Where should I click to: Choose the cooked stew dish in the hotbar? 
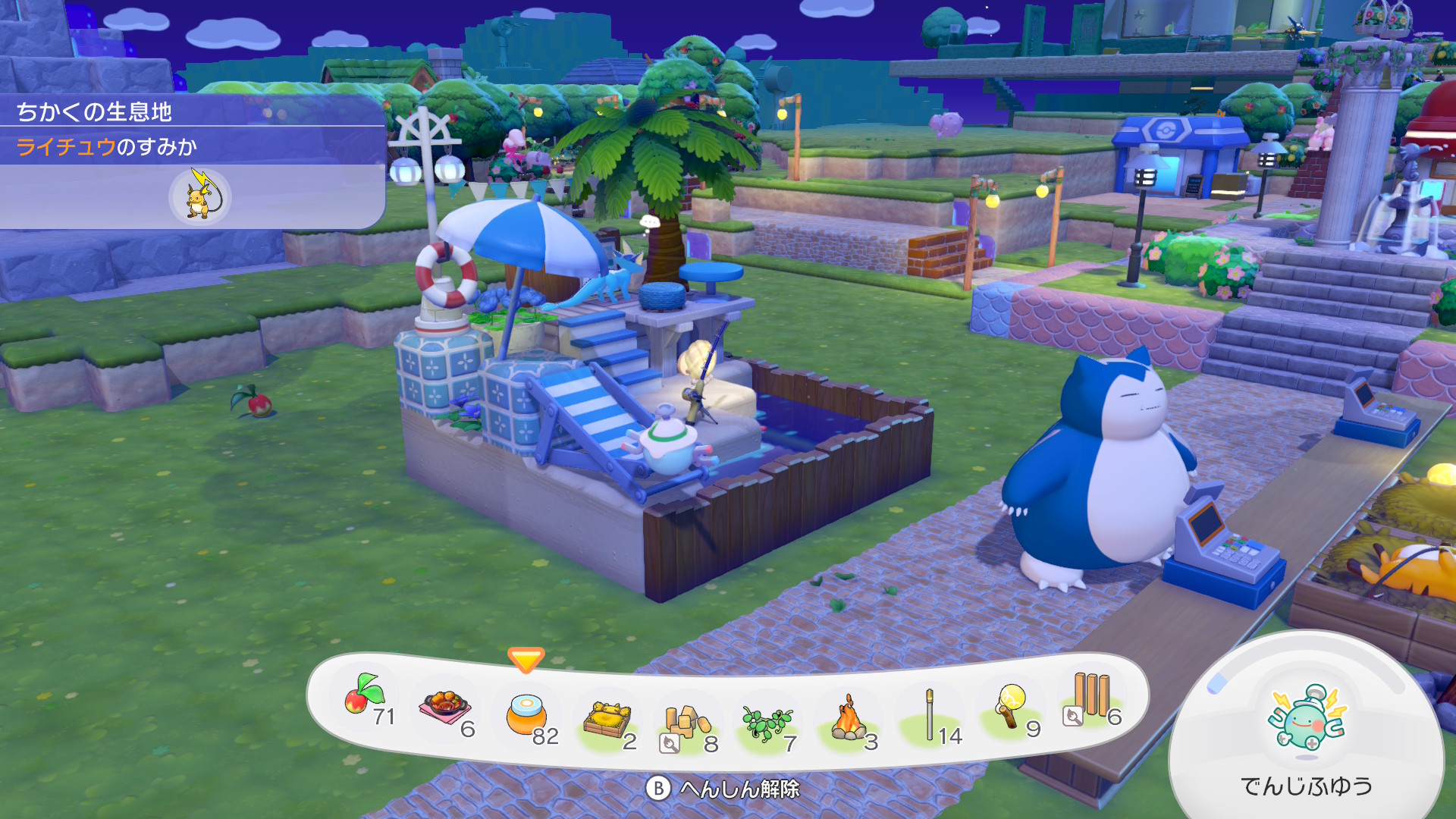pos(446,708)
